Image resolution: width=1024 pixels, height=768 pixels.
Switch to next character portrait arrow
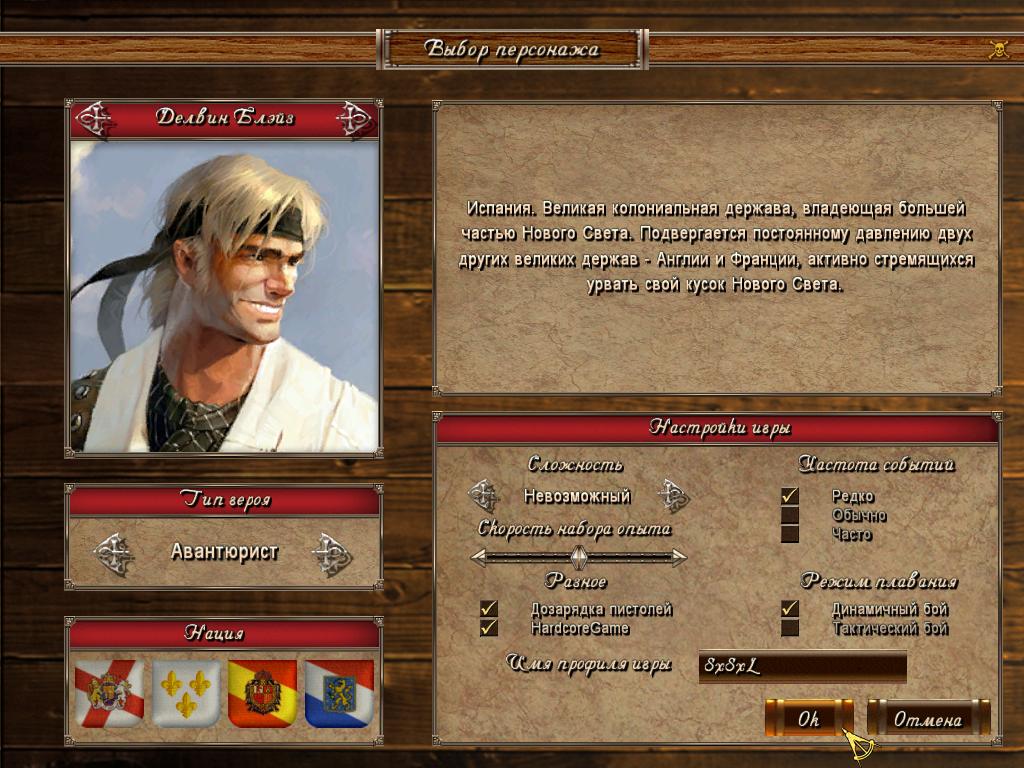(x=354, y=119)
